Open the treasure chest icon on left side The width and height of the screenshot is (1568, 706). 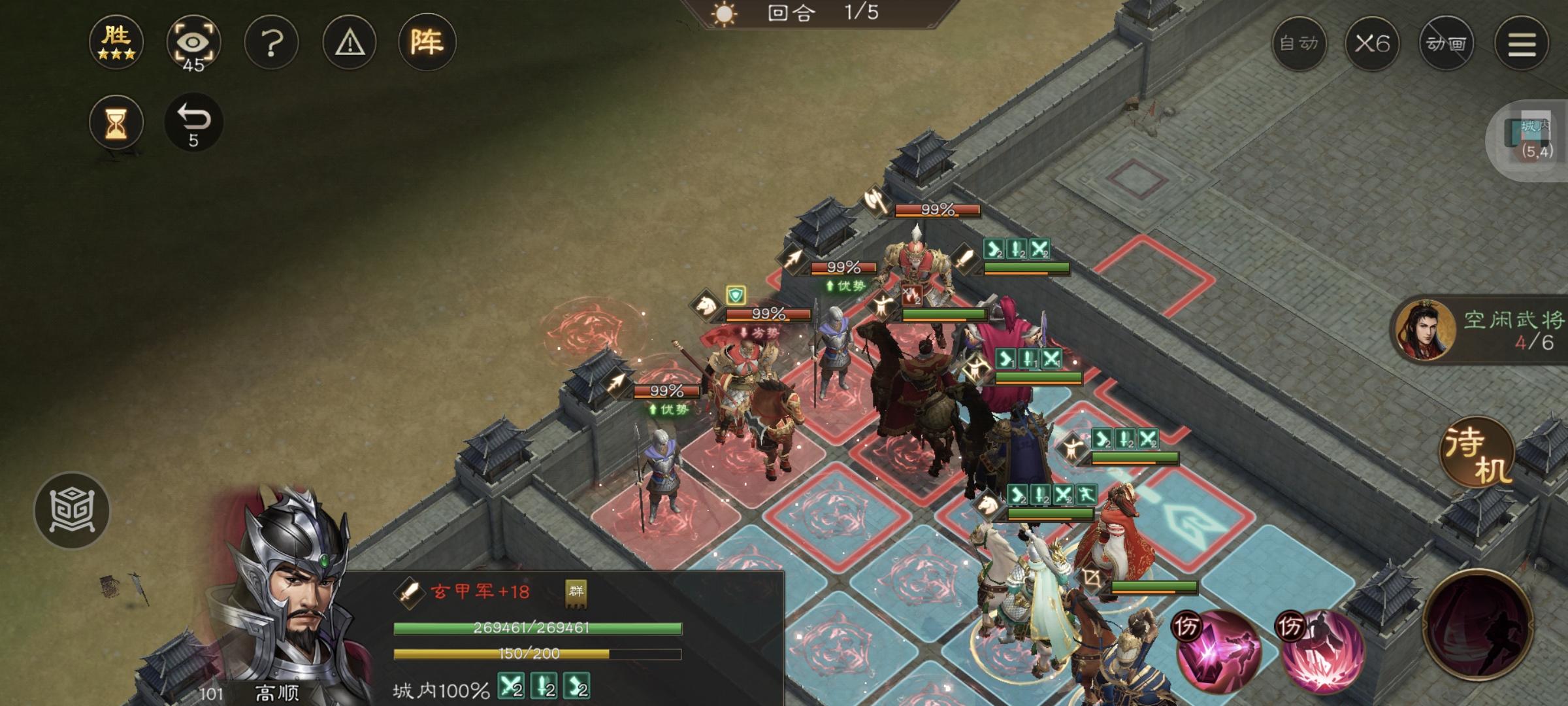(72, 511)
